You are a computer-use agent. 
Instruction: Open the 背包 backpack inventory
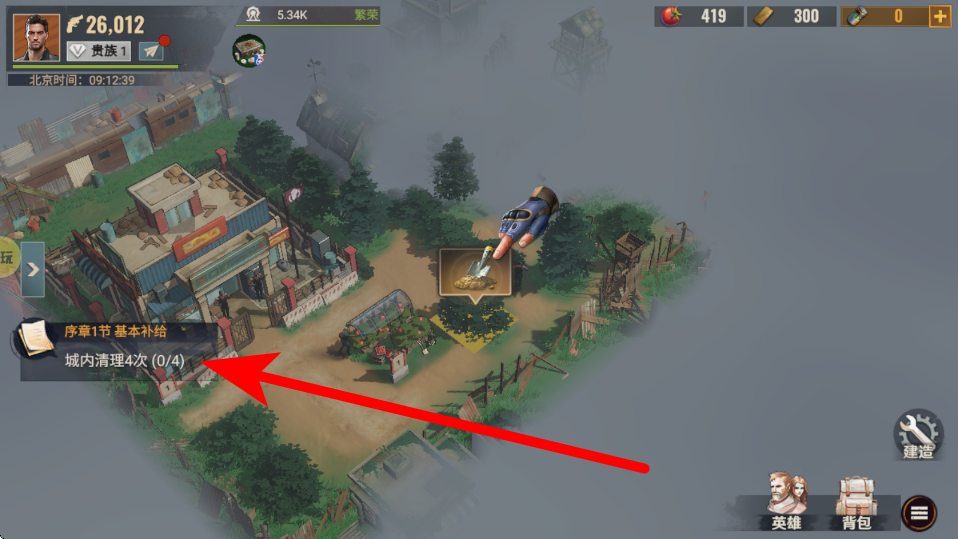click(x=855, y=500)
